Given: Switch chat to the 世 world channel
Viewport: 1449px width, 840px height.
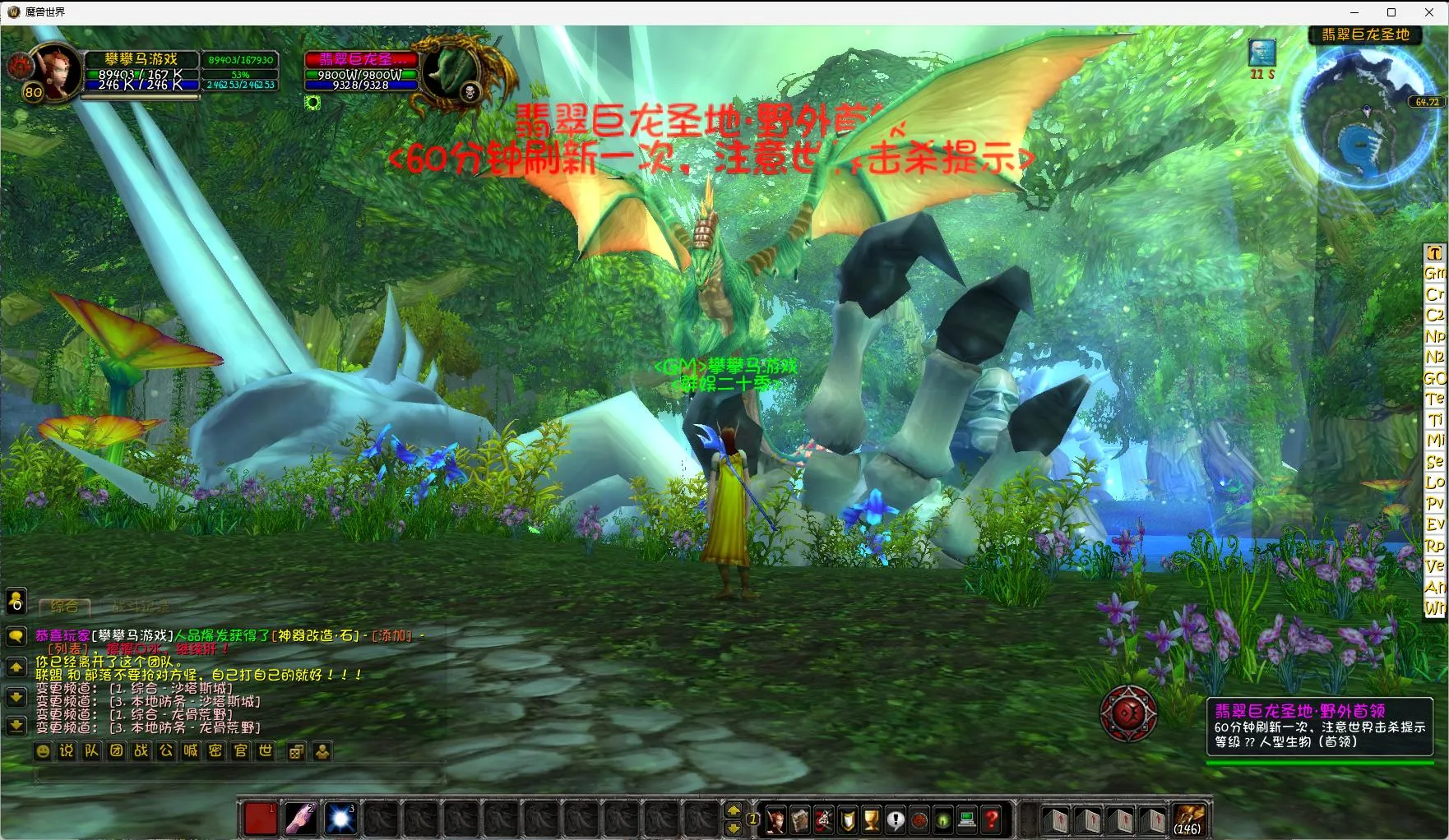Looking at the screenshot, I should (265, 750).
